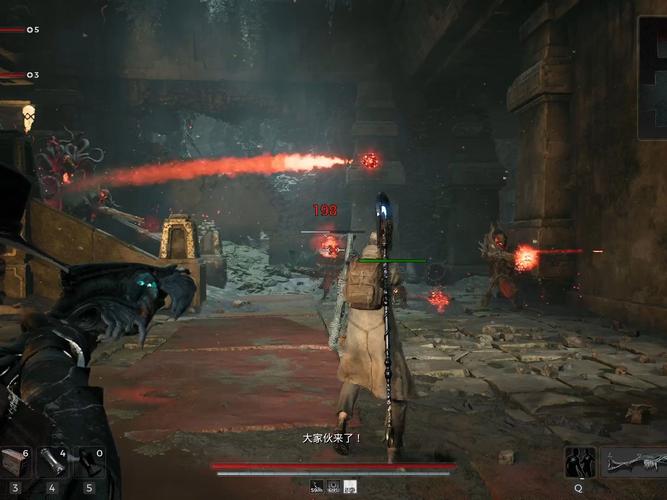
Task: Click the white status effect icon
Action: pyautogui.click(x=350, y=487)
